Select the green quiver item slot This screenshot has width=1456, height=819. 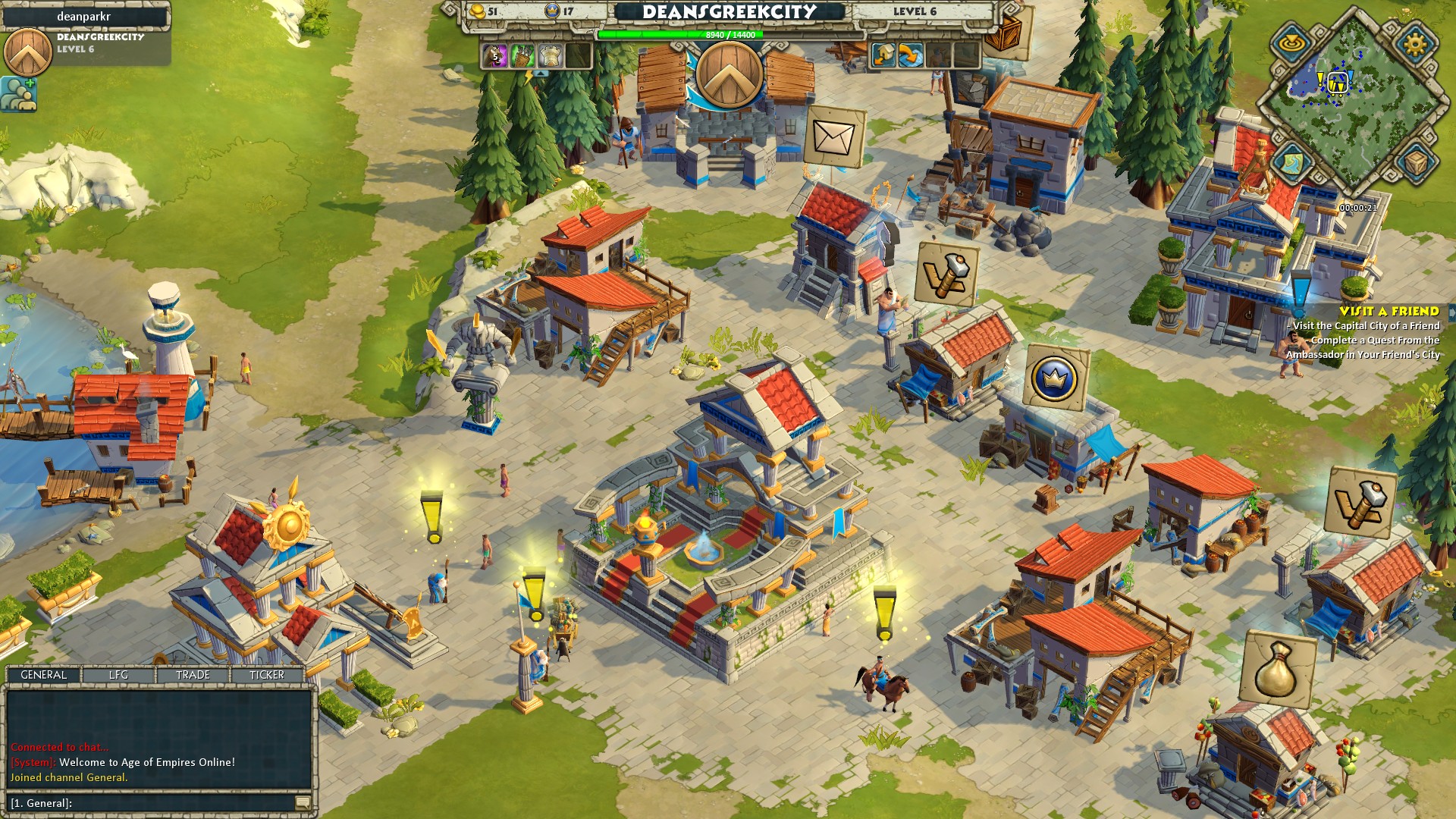tap(522, 56)
